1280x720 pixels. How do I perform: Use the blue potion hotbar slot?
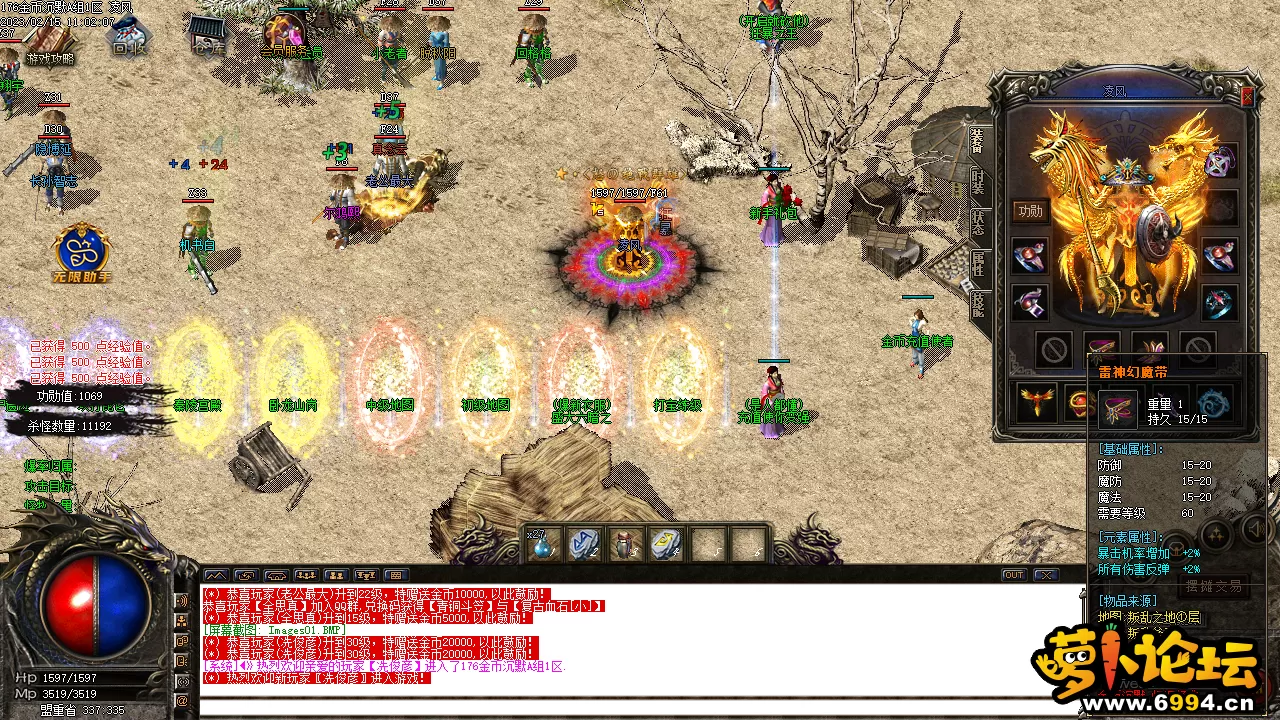coord(544,545)
